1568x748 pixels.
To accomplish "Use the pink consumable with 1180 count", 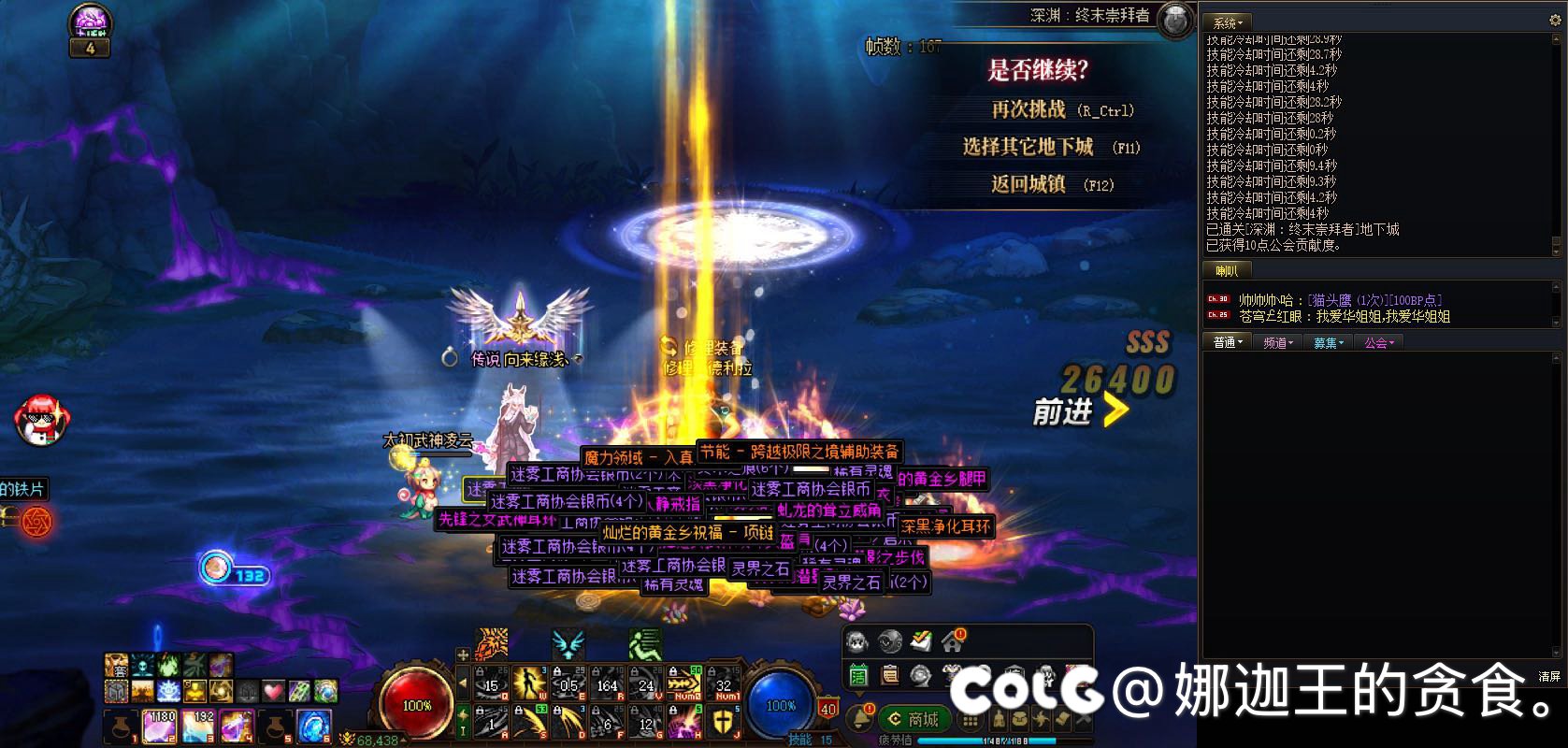I will (160, 726).
